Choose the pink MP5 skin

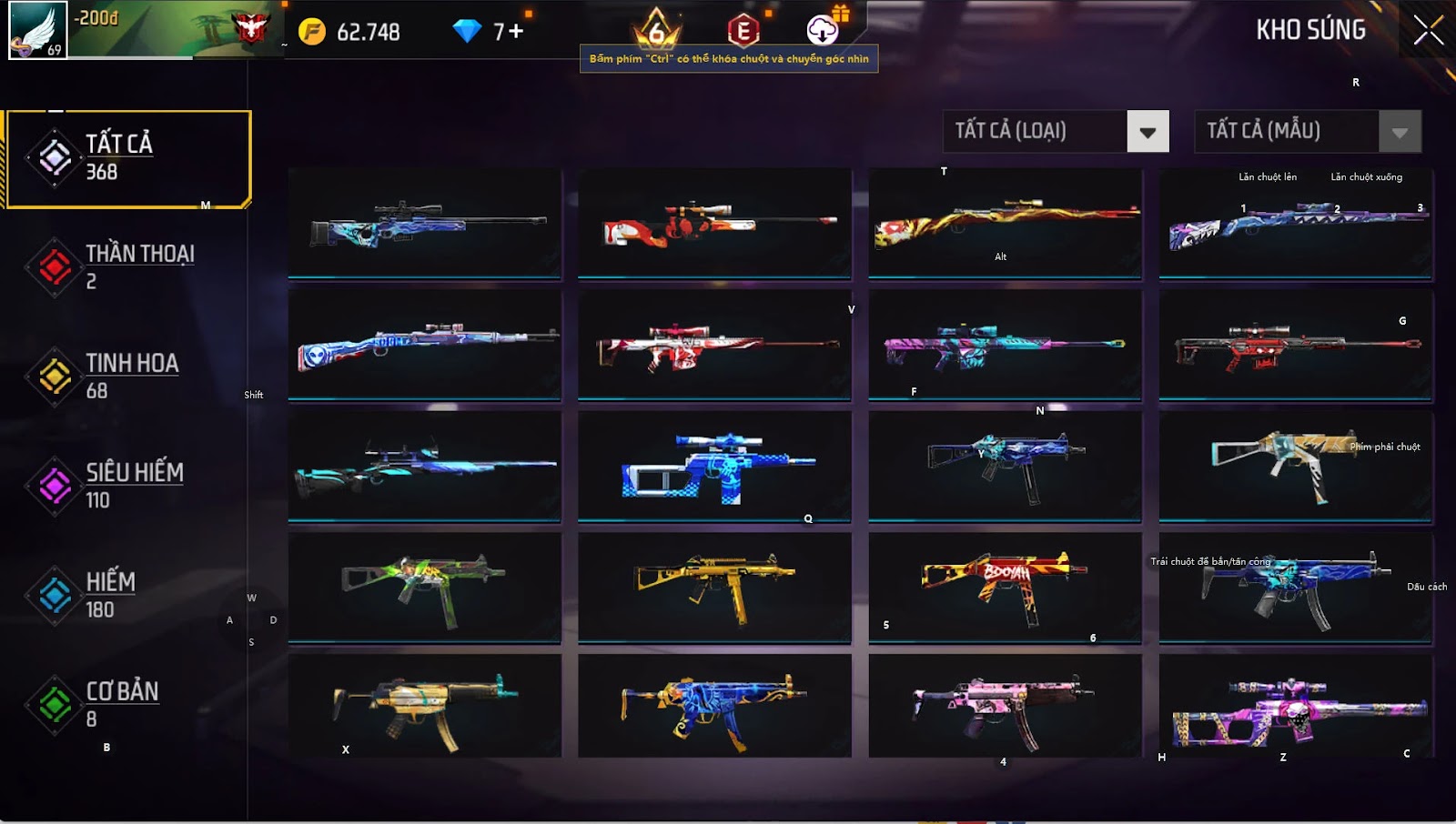coord(1005,708)
